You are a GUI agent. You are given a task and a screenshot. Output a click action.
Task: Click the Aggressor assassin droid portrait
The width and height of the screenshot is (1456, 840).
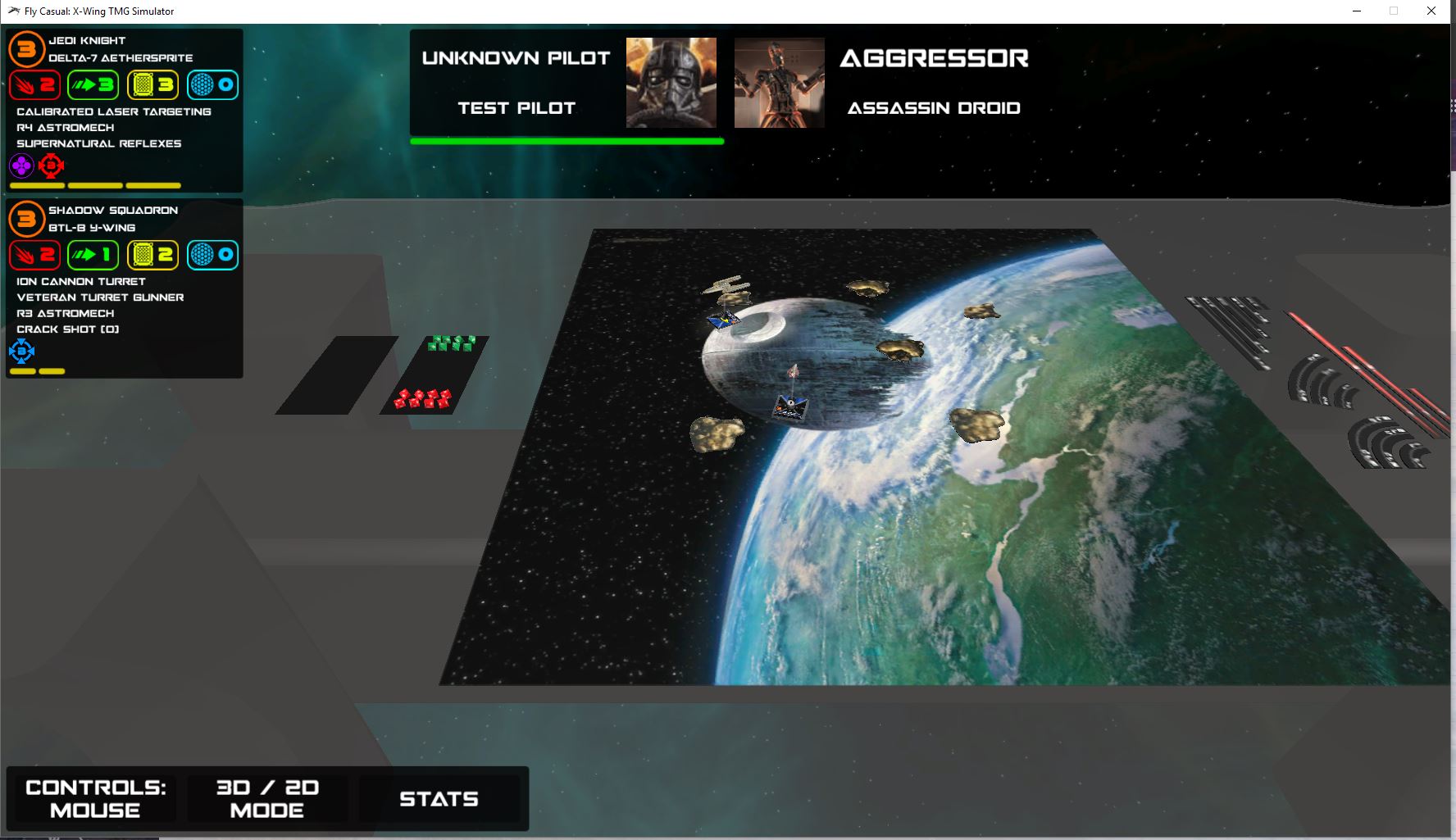(x=779, y=83)
